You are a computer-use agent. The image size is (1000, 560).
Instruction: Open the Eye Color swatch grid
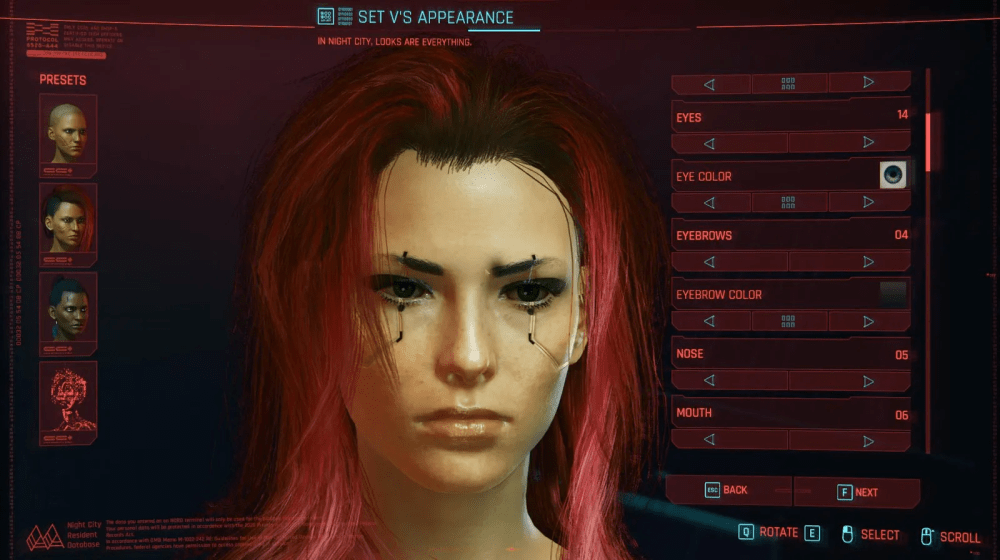pyautogui.click(x=788, y=202)
